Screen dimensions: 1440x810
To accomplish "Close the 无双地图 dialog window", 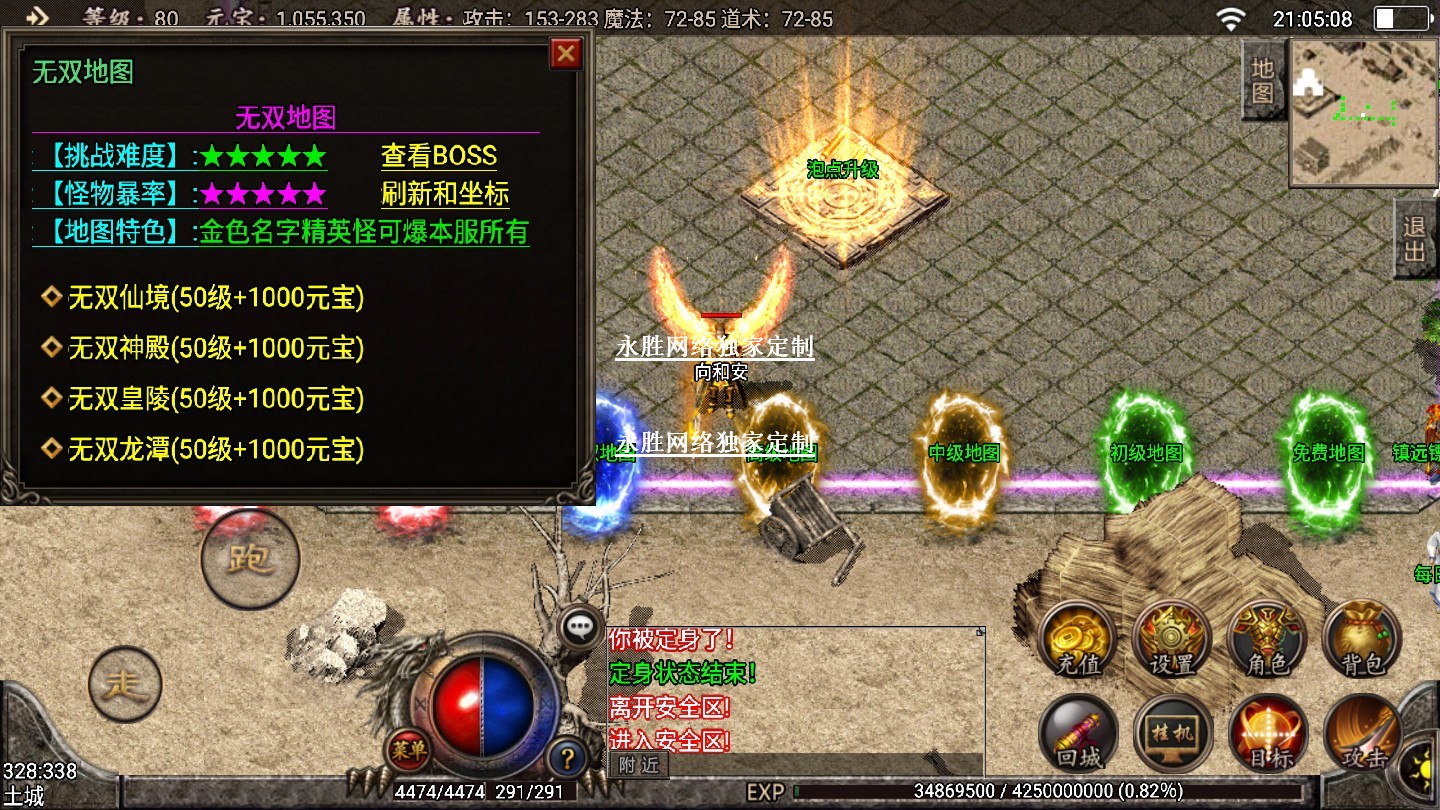I will (x=566, y=53).
